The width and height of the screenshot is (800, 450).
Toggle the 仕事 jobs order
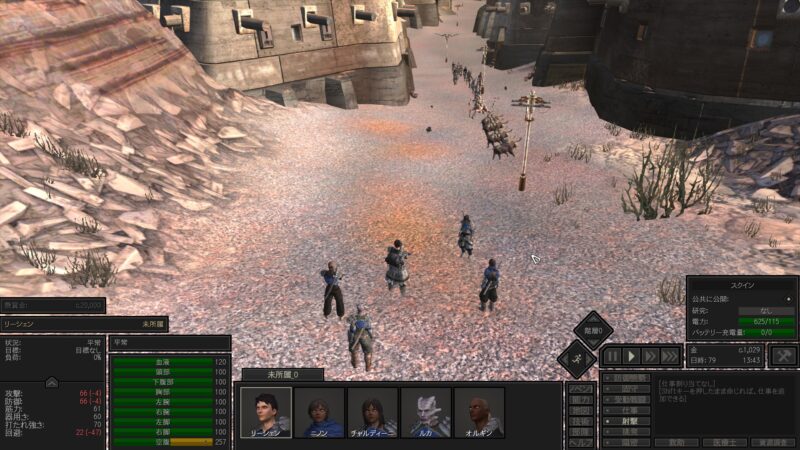pos(629,410)
